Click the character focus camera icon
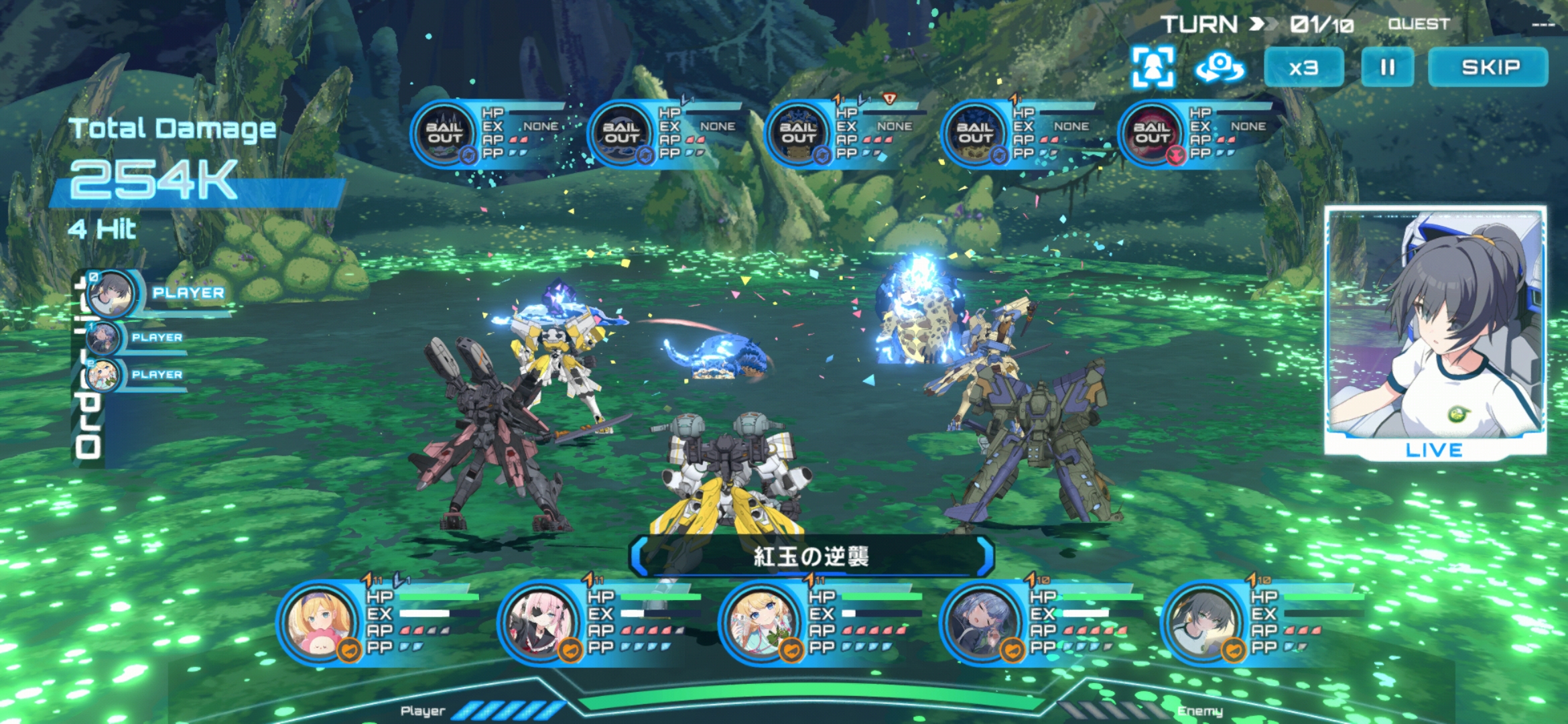1568x724 pixels. click(x=1153, y=67)
